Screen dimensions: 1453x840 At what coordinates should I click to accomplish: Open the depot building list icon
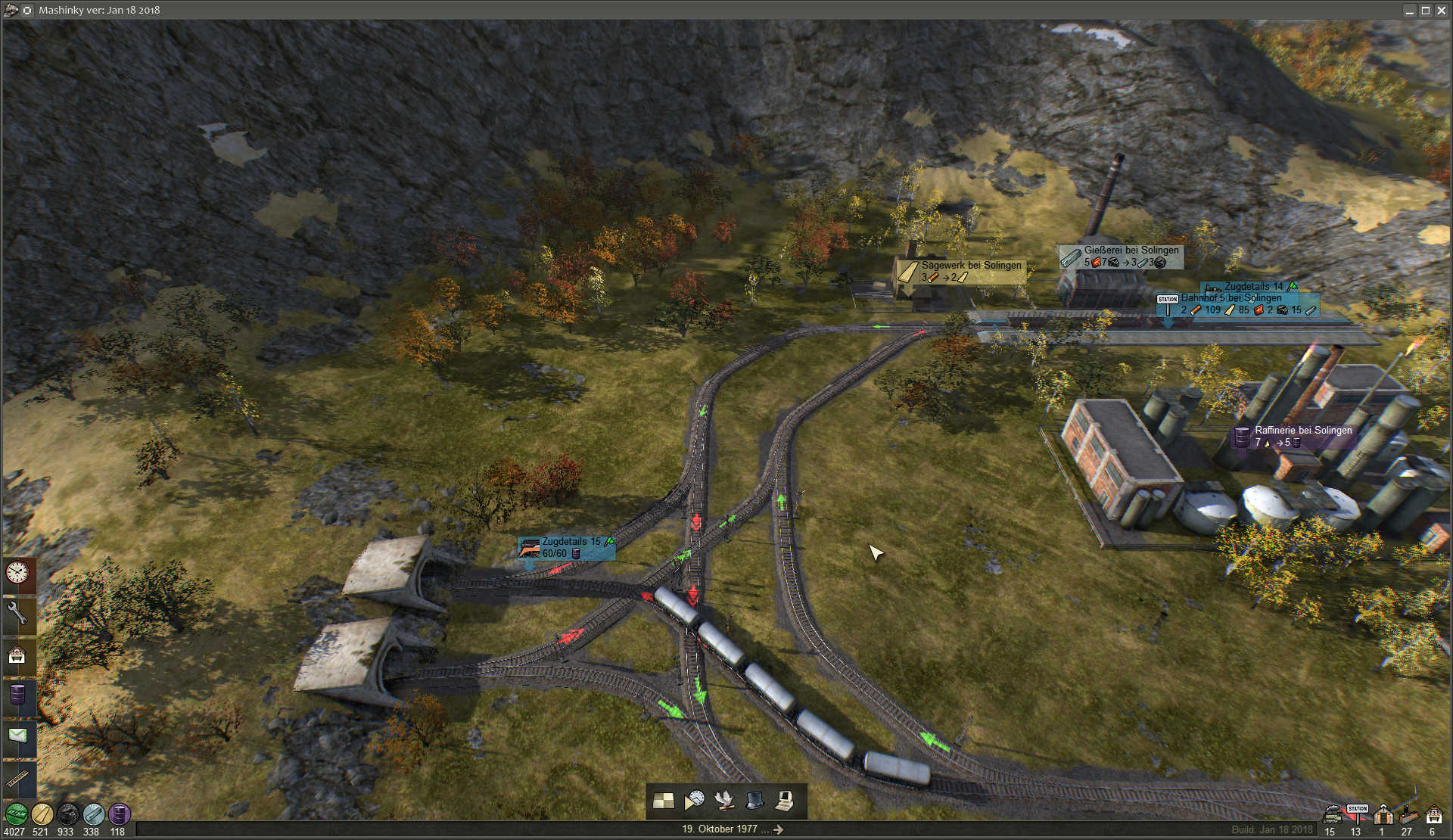click(1383, 815)
